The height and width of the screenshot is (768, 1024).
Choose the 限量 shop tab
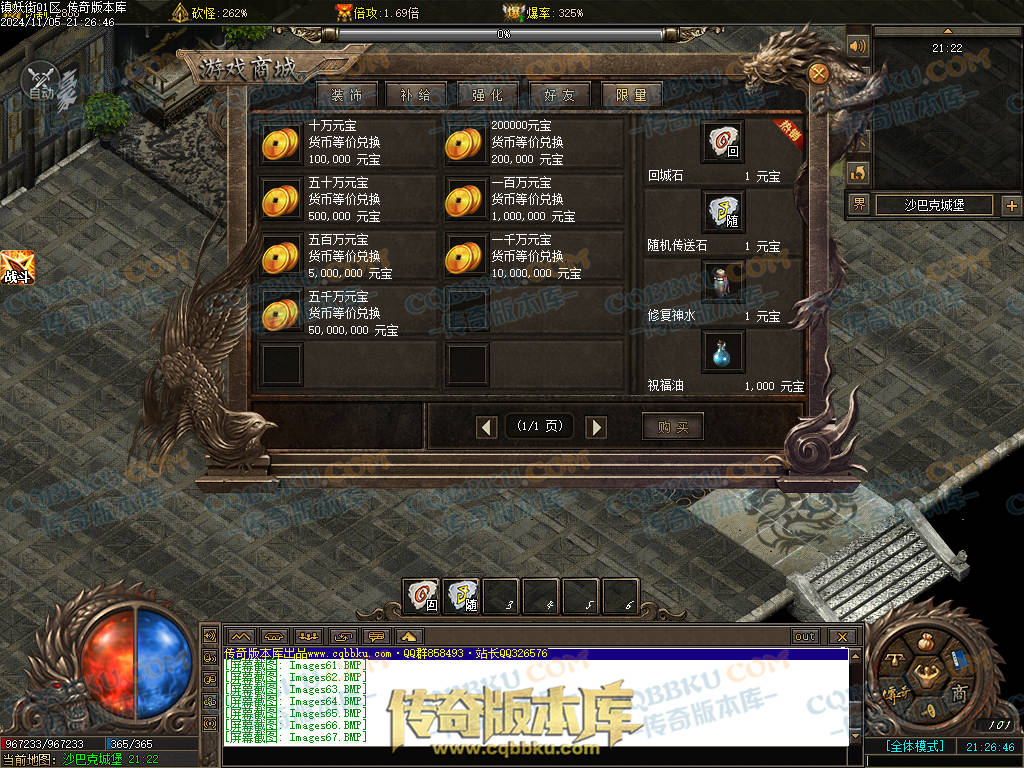point(631,95)
